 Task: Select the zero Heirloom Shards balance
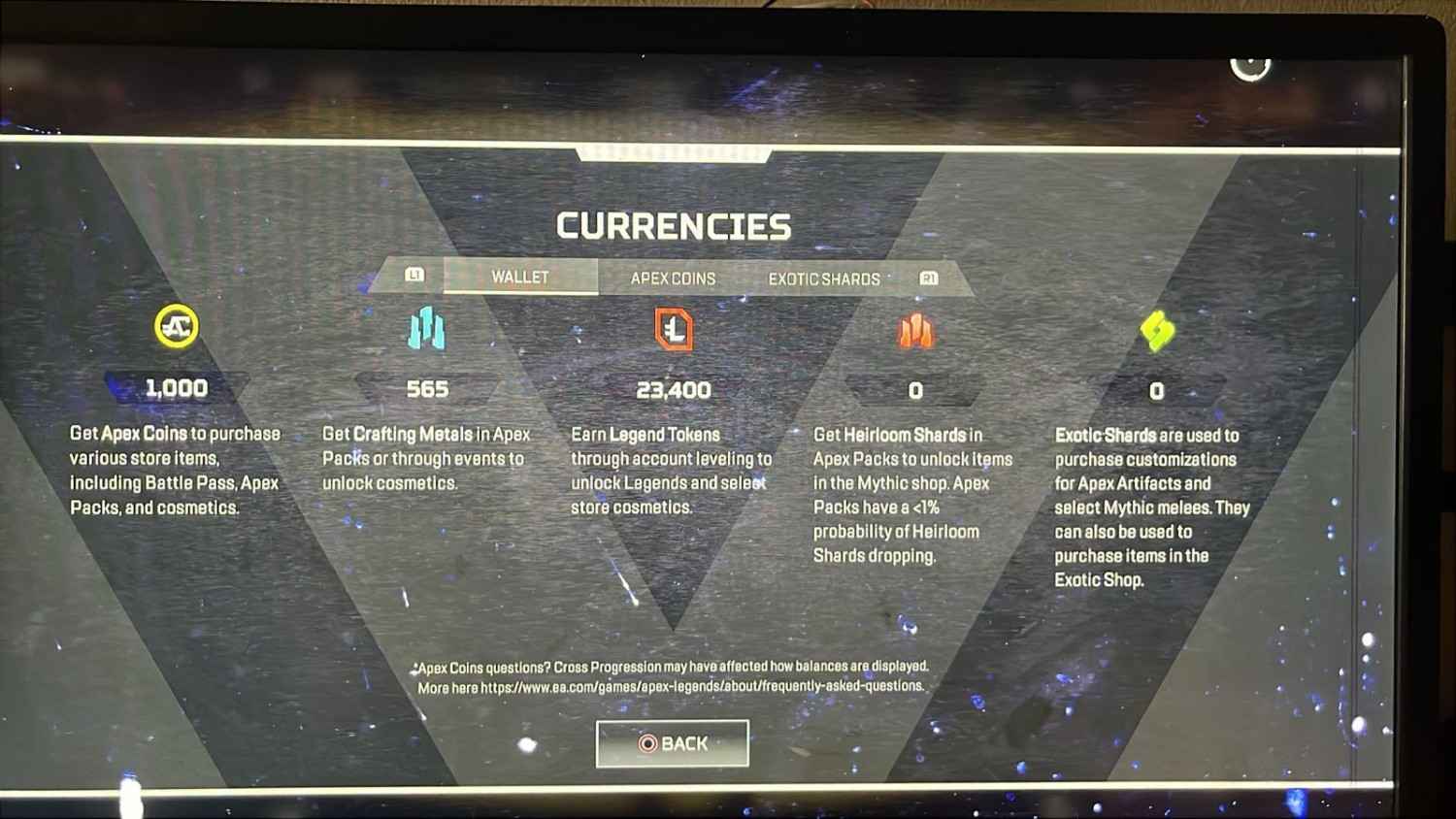915,392
